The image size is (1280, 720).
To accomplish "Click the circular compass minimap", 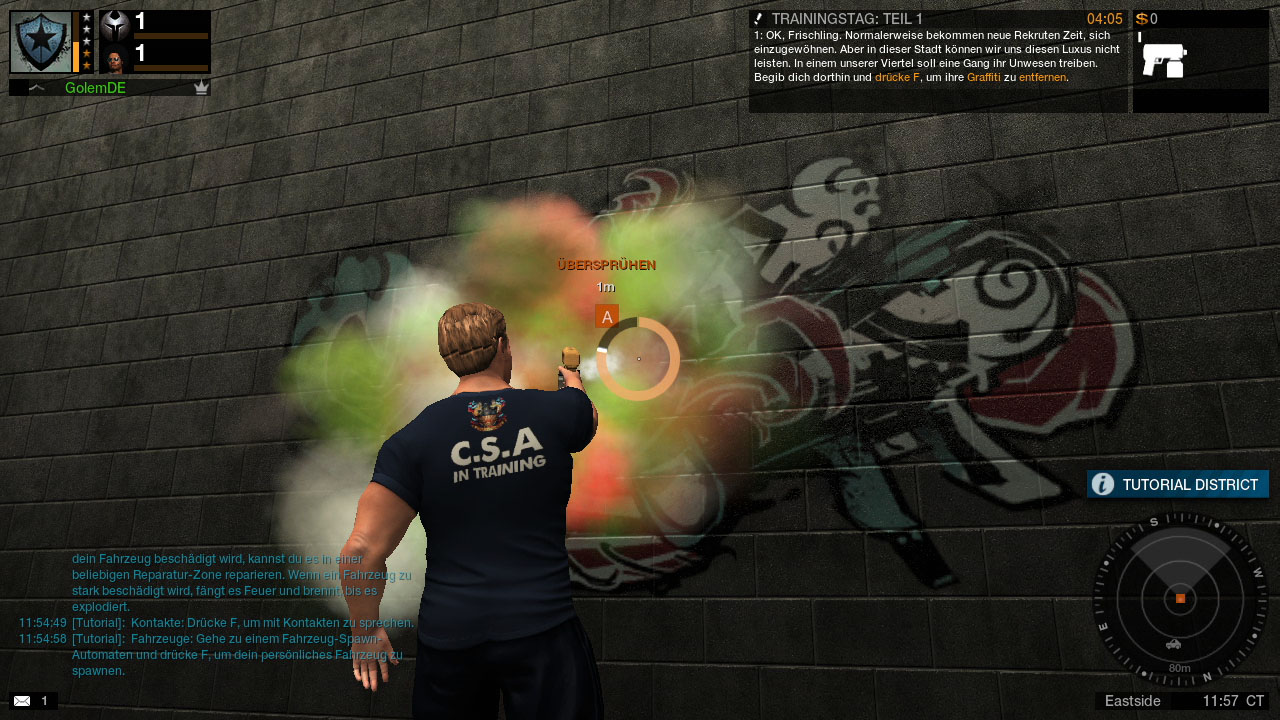I will click(1180, 598).
